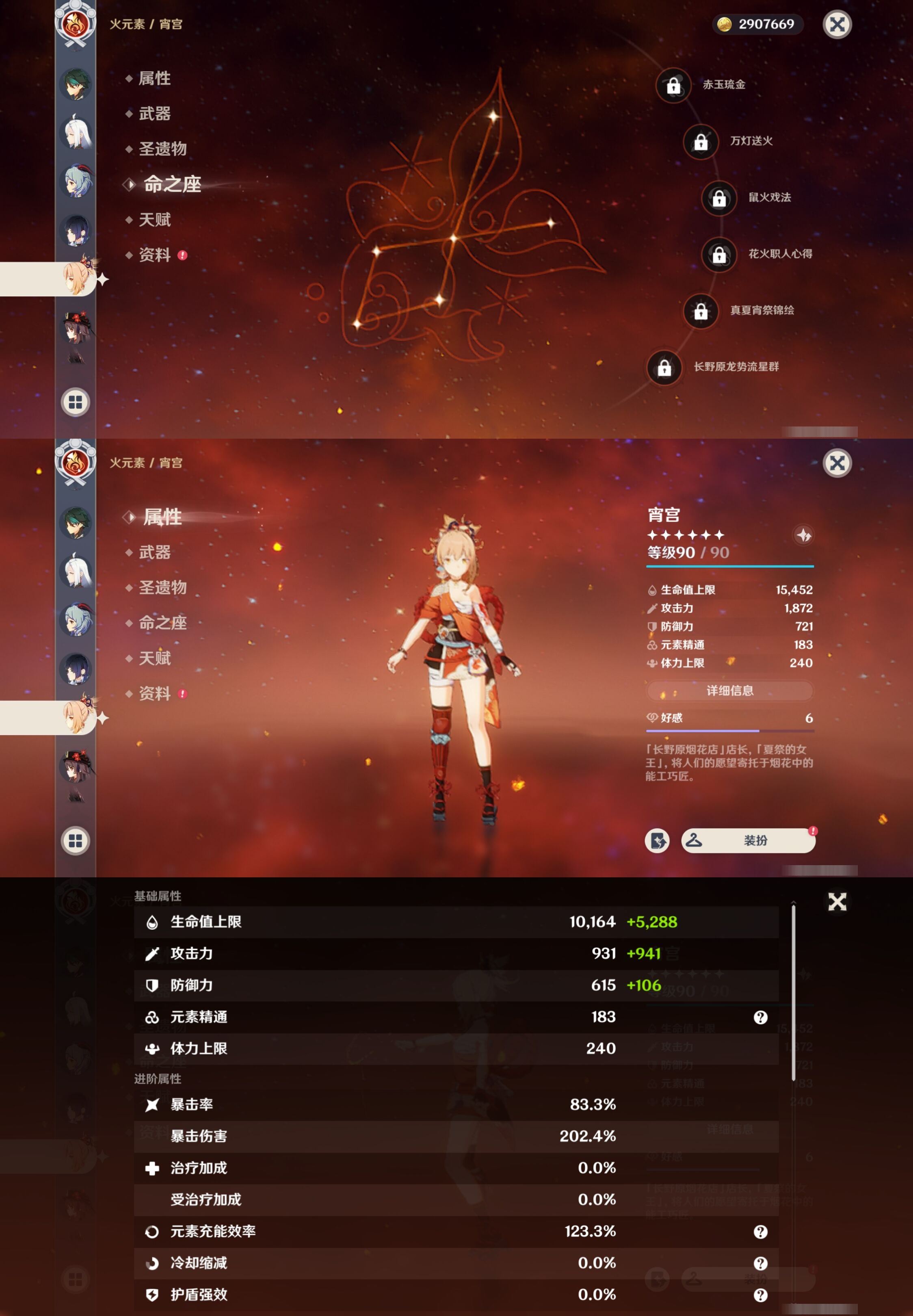Show help for 护盾强效

(760, 1295)
